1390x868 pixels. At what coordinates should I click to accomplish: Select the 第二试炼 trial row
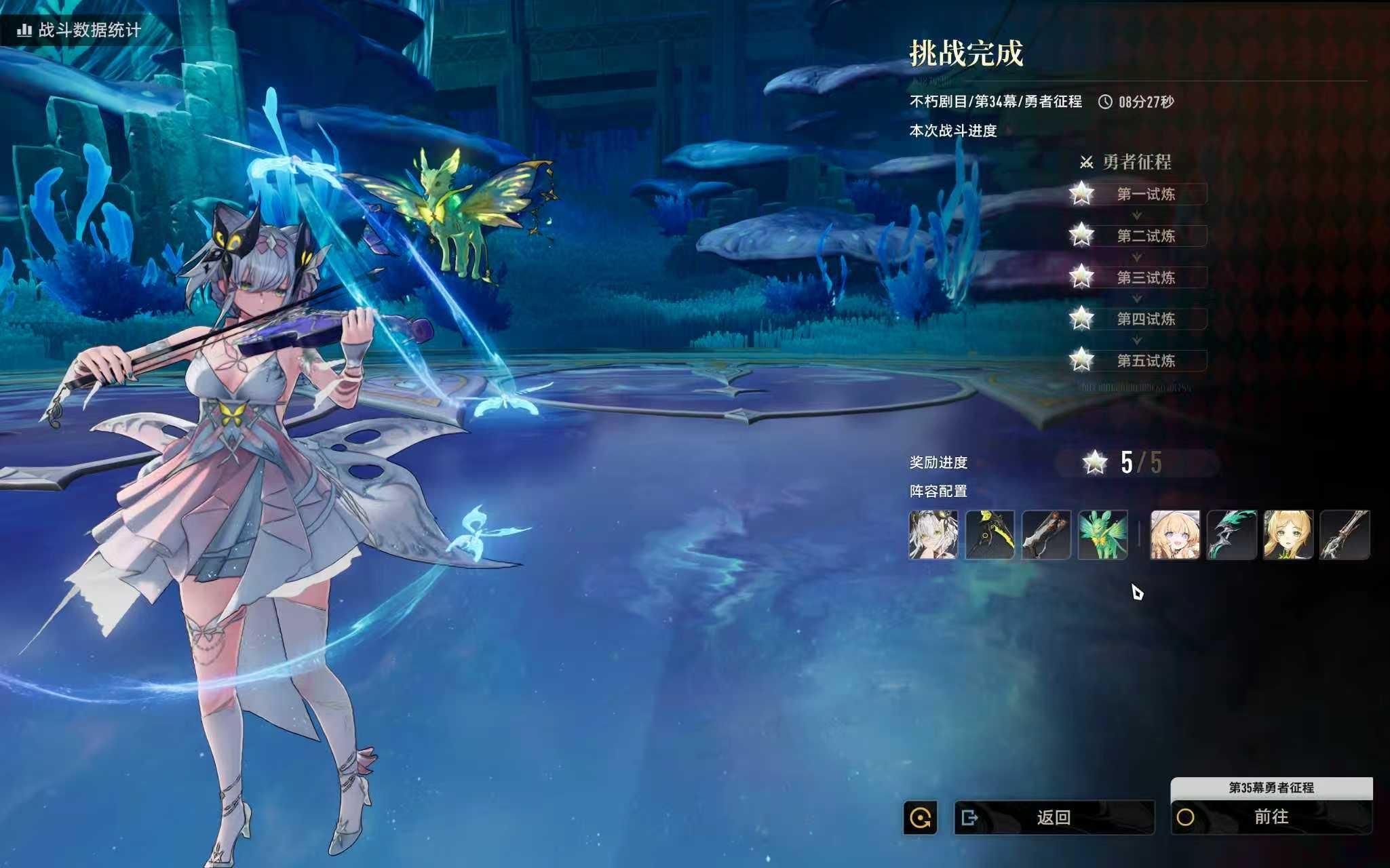(1145, 236)
